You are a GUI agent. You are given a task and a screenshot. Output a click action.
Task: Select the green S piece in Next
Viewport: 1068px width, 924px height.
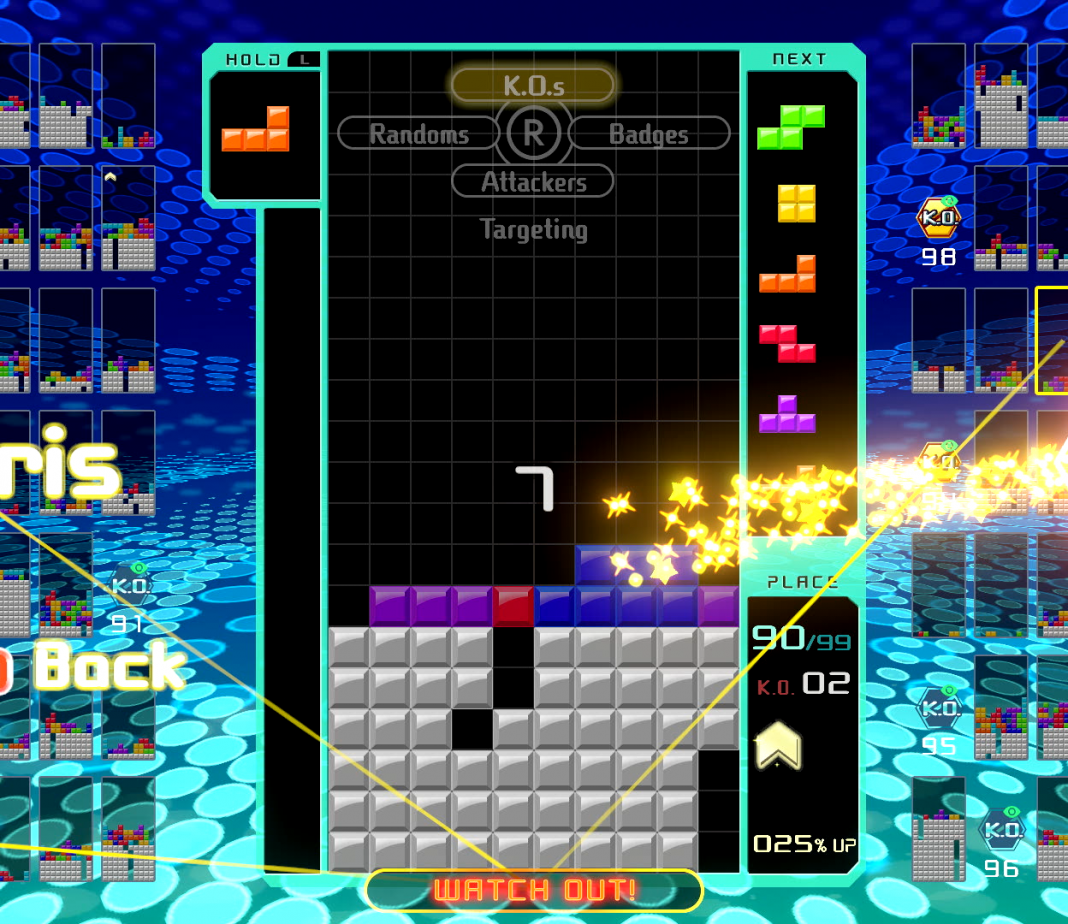[791, 127]
